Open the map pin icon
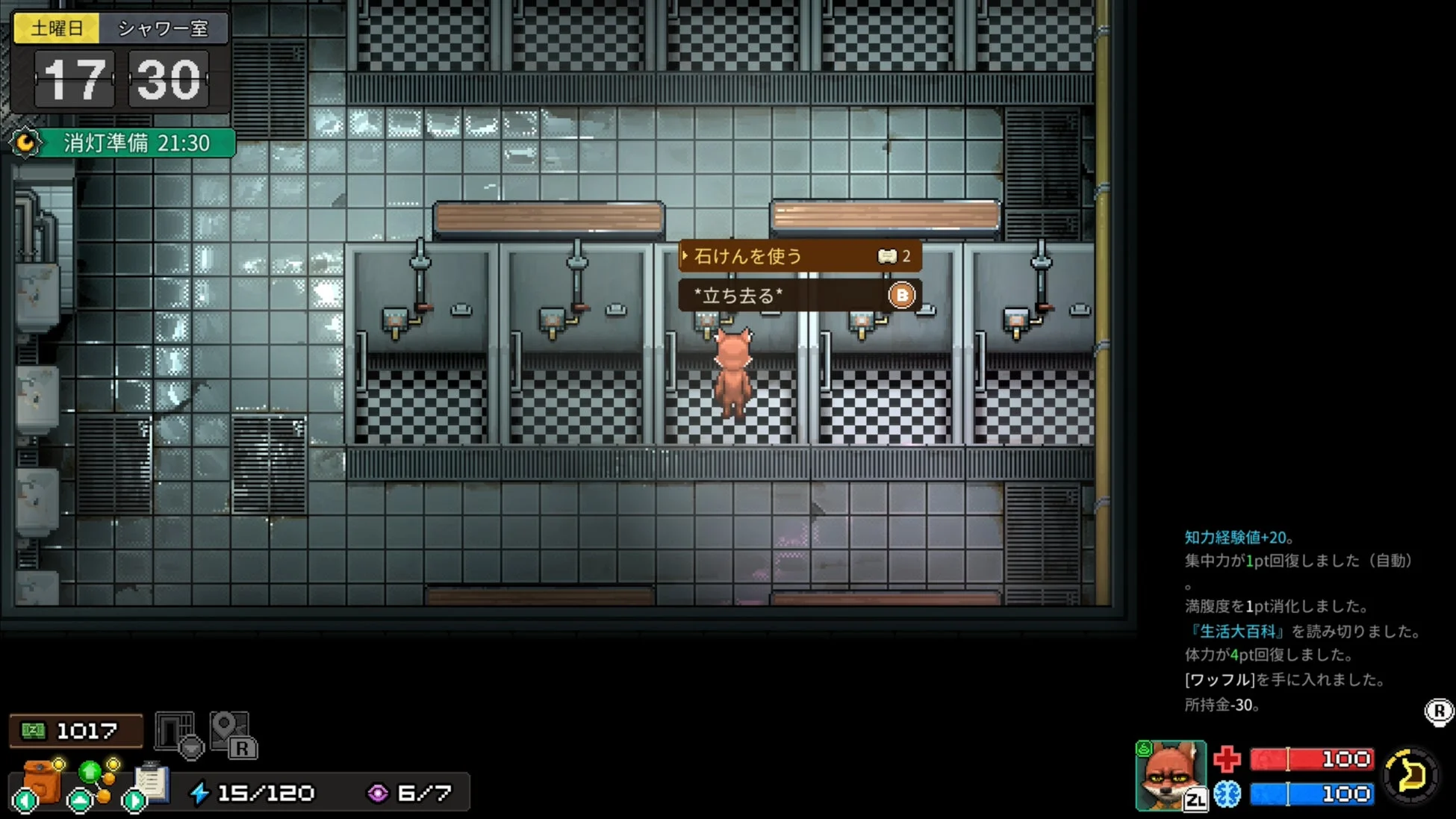 click(231, 733)
